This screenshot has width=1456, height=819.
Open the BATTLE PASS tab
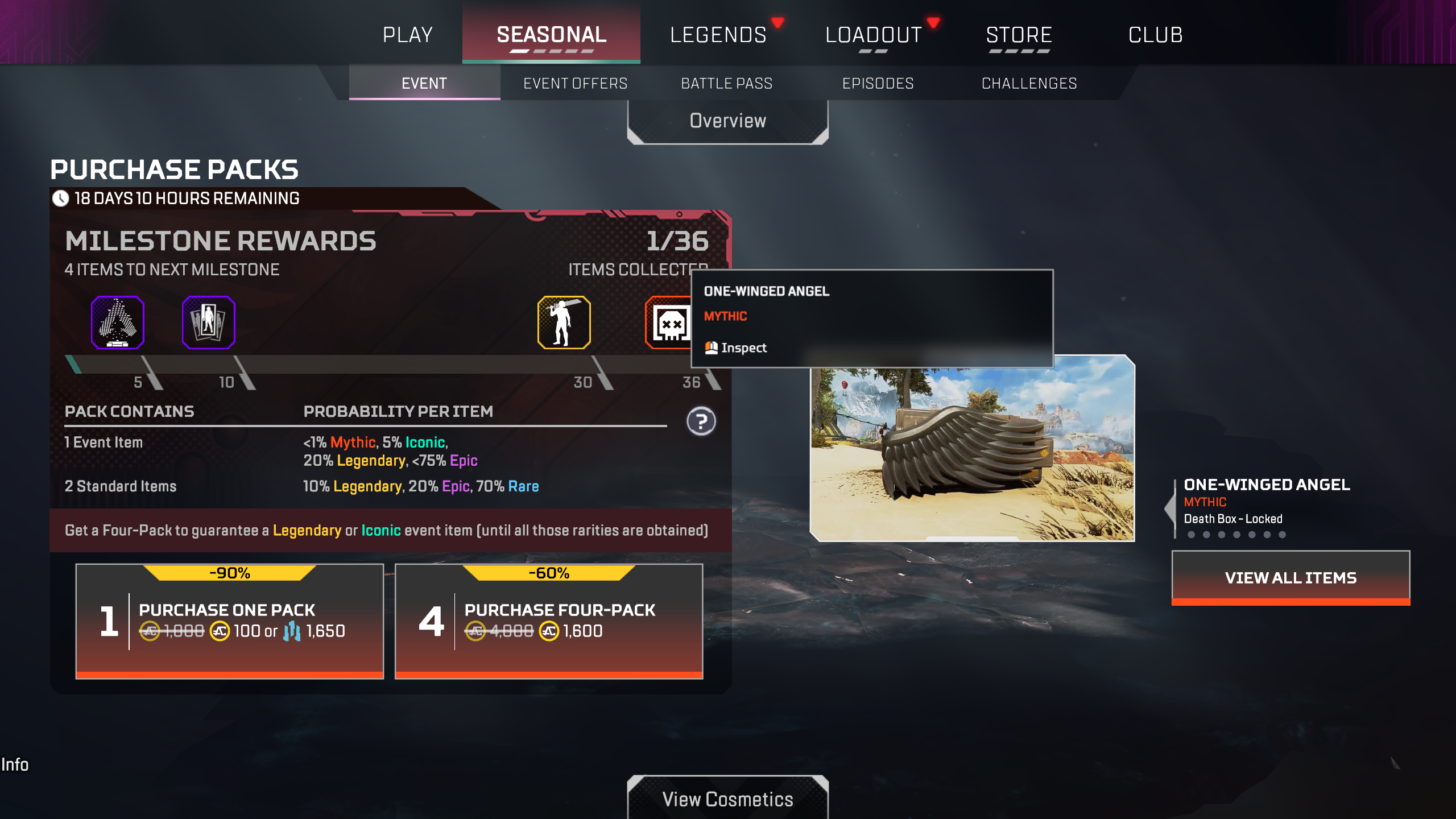[727, 83]
